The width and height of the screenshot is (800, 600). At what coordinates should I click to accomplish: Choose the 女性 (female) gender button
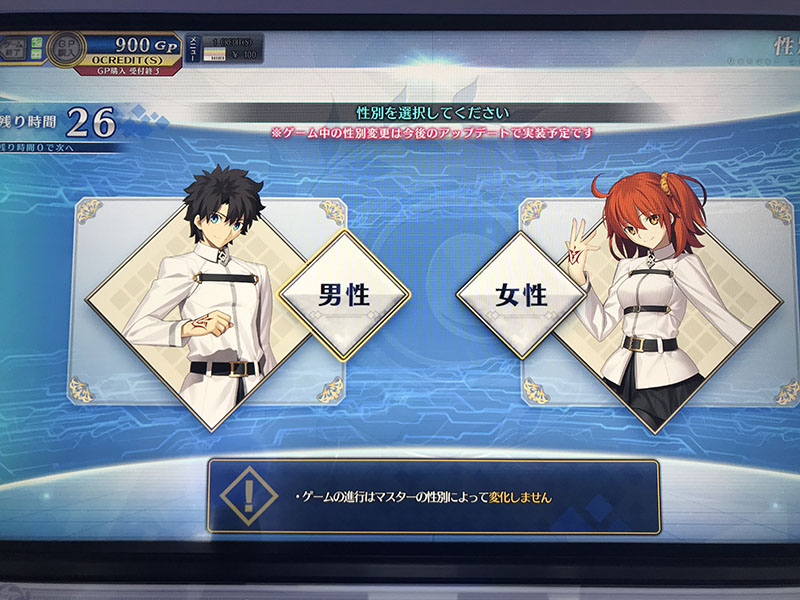pyautogui.click(x=521, y=295)
